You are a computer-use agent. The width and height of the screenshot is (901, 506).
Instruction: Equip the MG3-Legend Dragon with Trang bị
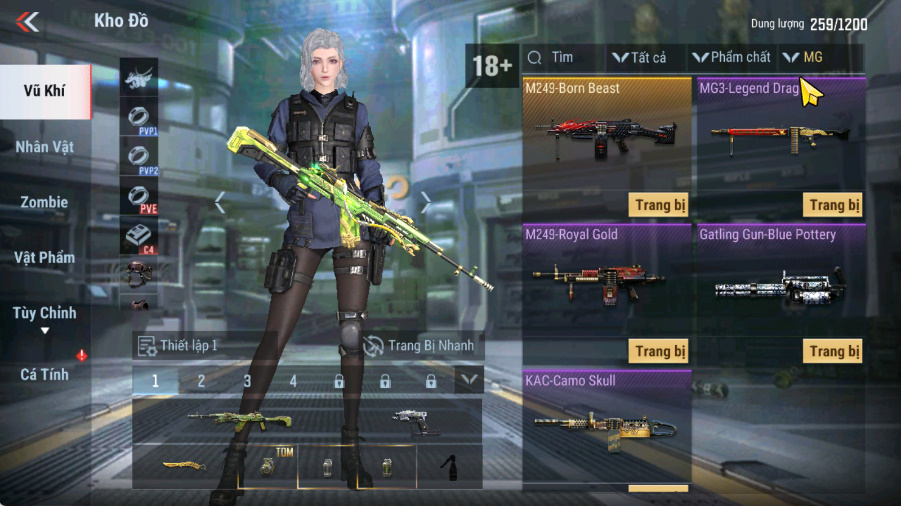click(833, 205)
